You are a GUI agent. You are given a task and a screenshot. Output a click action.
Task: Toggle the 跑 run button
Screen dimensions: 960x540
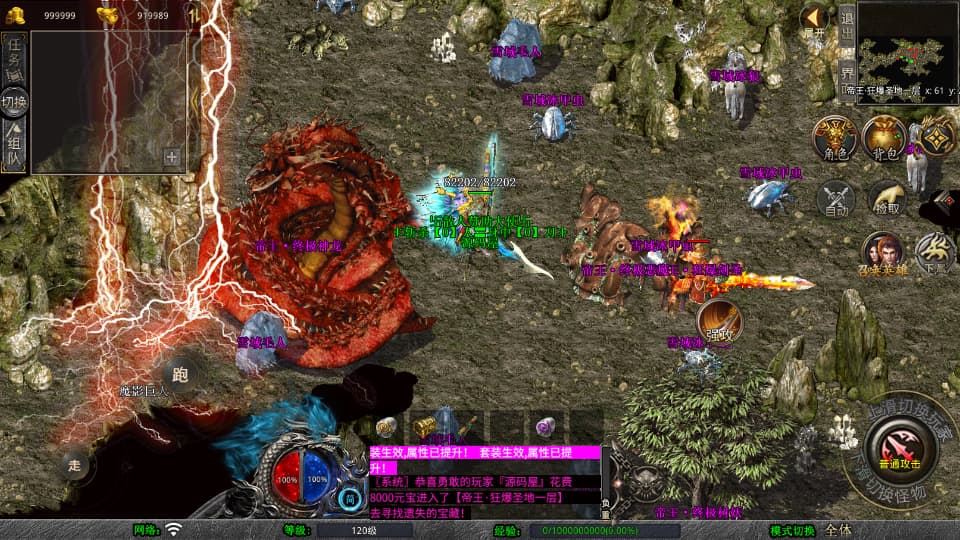click(x=181, y=375)
